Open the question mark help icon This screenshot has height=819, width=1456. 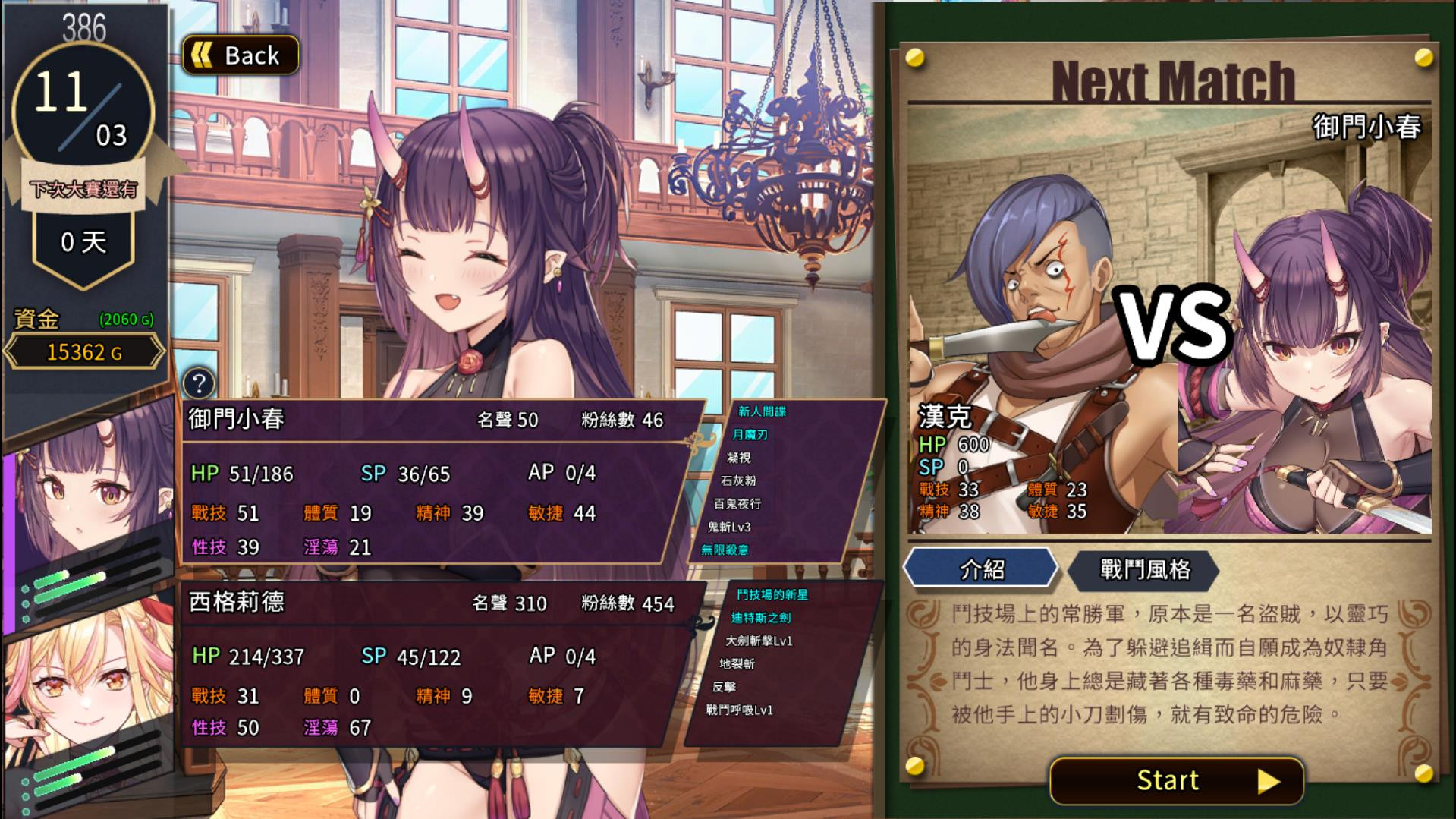[199, 383]
